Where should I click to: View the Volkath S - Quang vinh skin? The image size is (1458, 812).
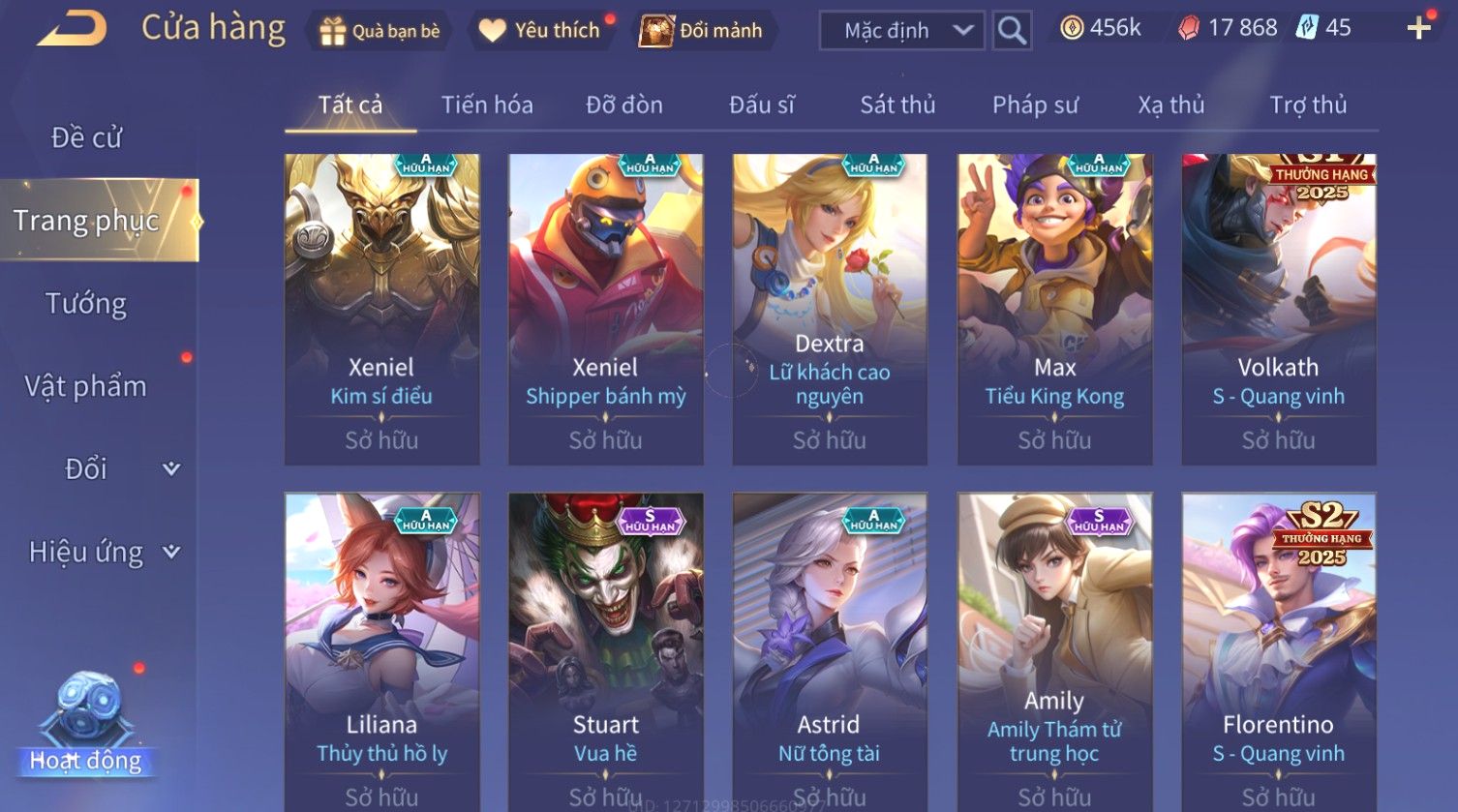pos(1278,309)
